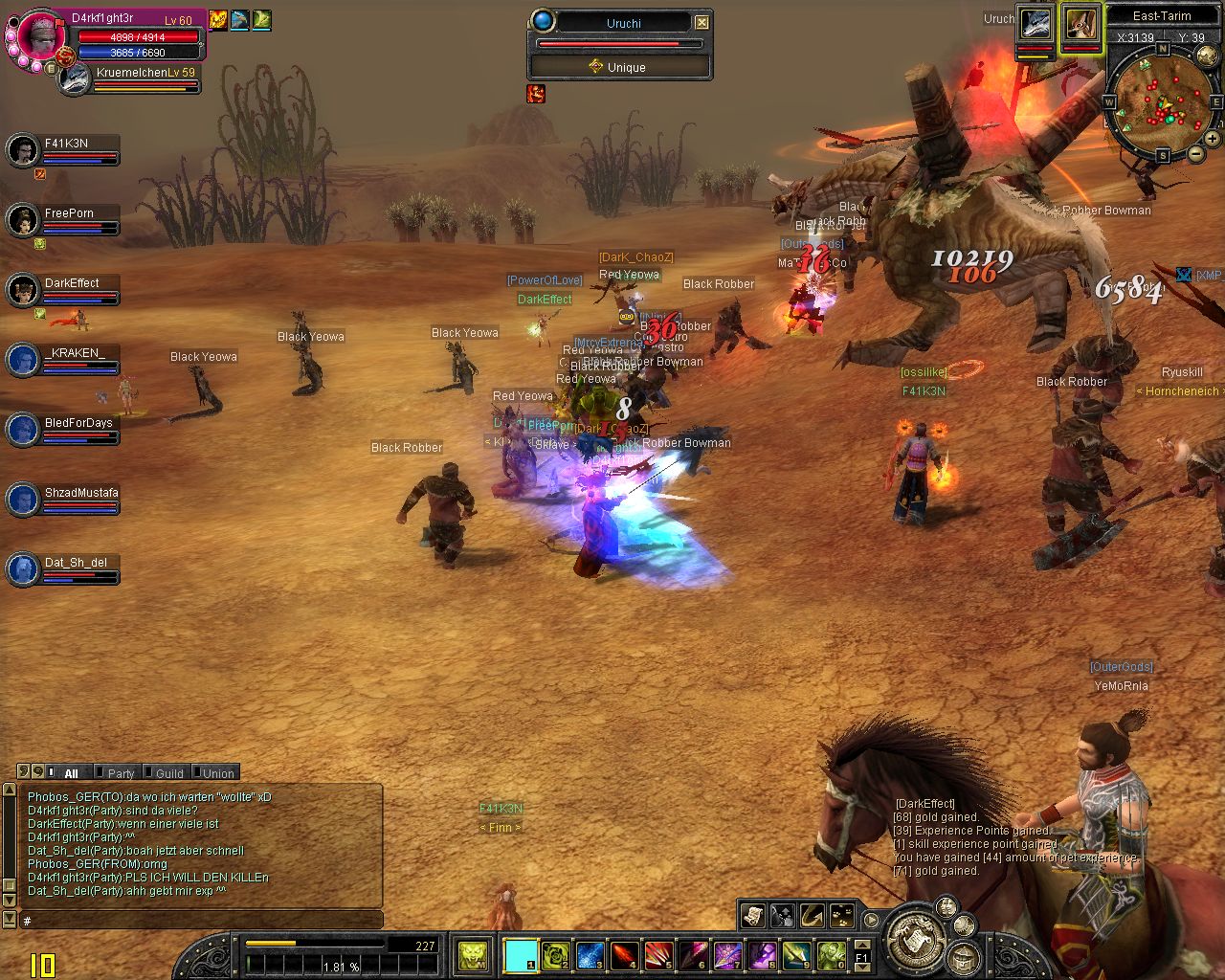Select the Union chat tab
Screen dimensions: 1225x980
(x=217, y=773)
